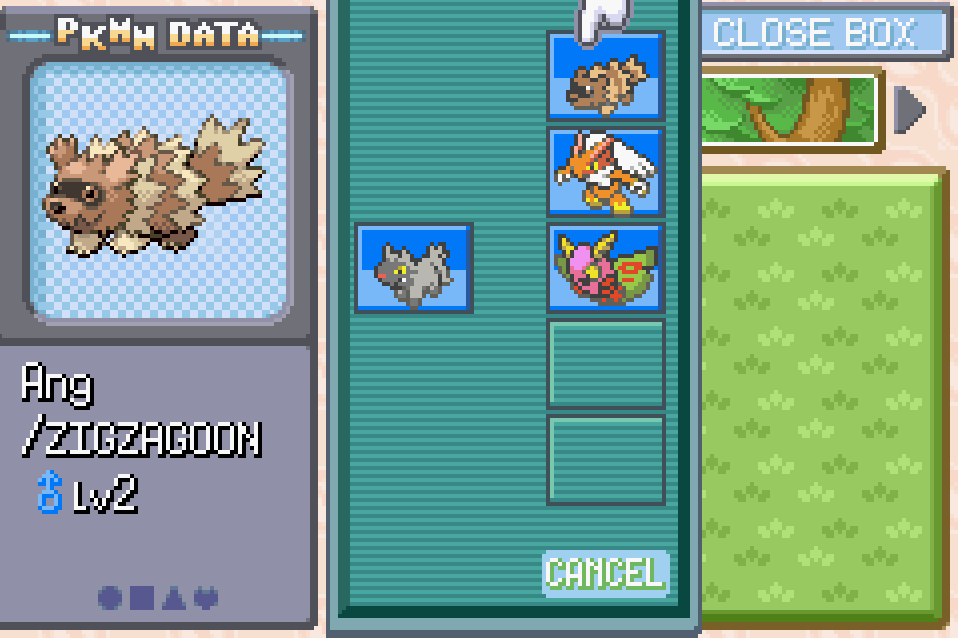Select the Zigzagoon party slot

[x=605, y=76]
